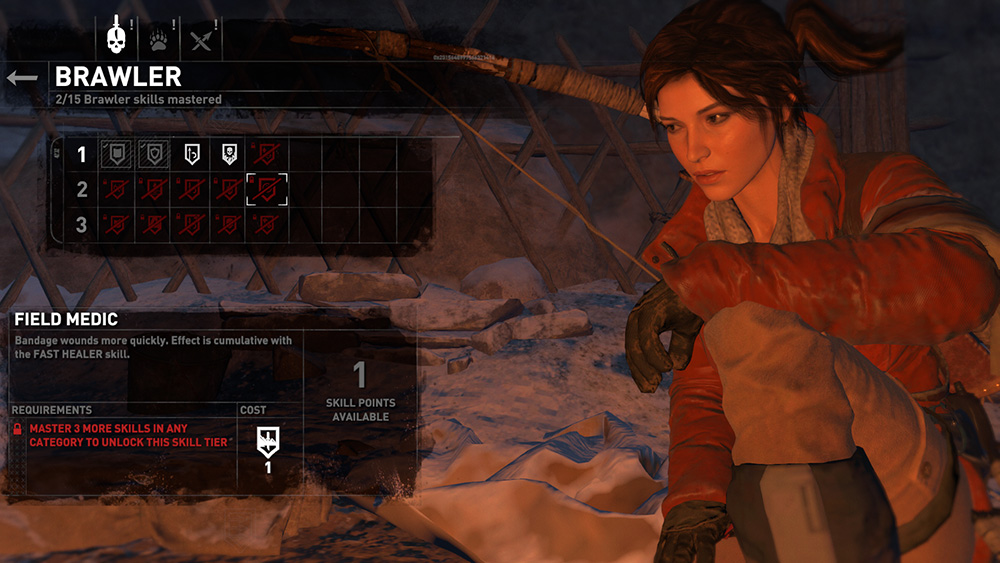
Task: Select the locked skill in tier 1
Action: (268, 154)
